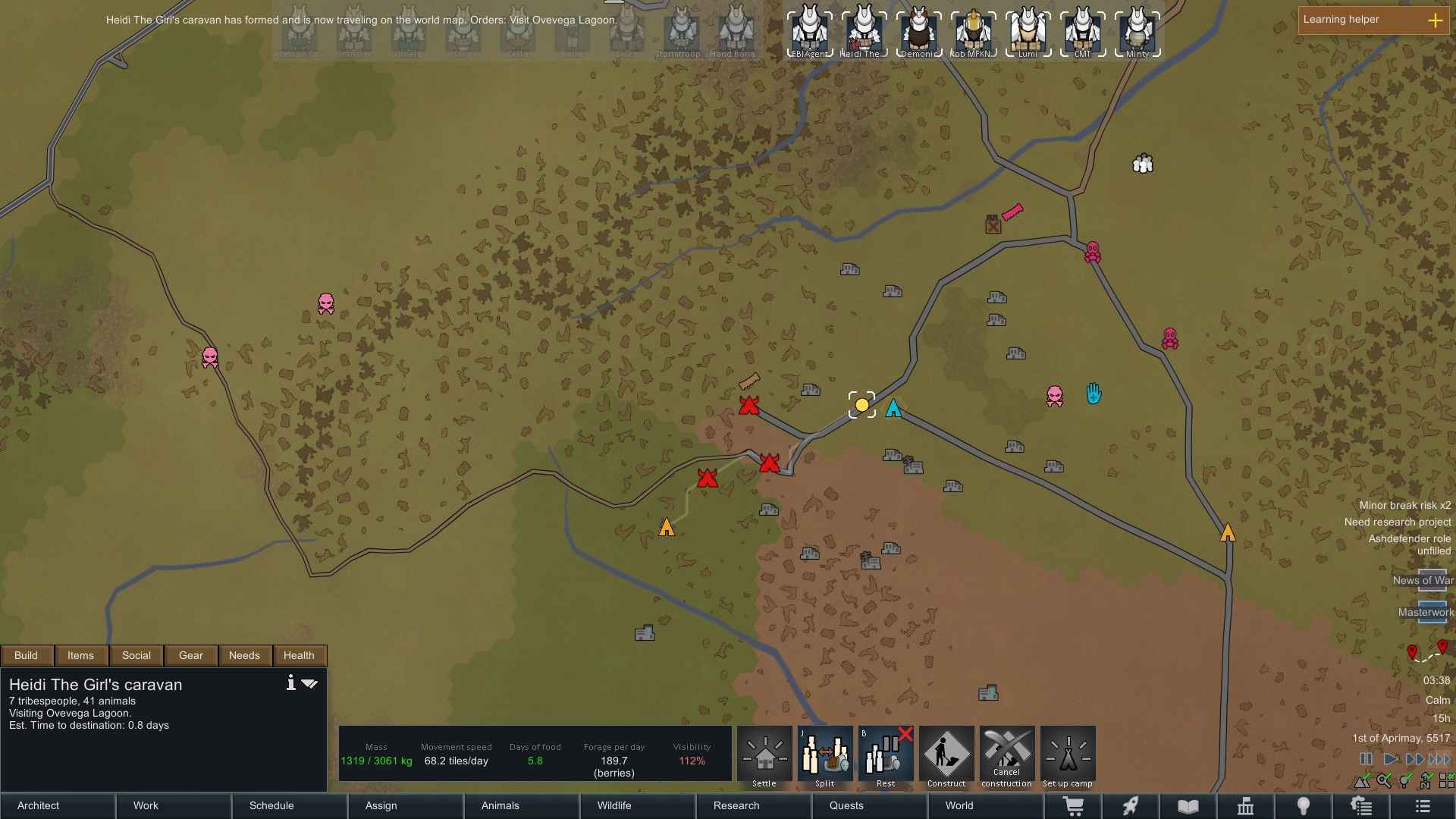Toggle the mountain terrain overlay checkmark
Screen dimensions: 1456x819
pyautogui.click(x=1361, y=780)
